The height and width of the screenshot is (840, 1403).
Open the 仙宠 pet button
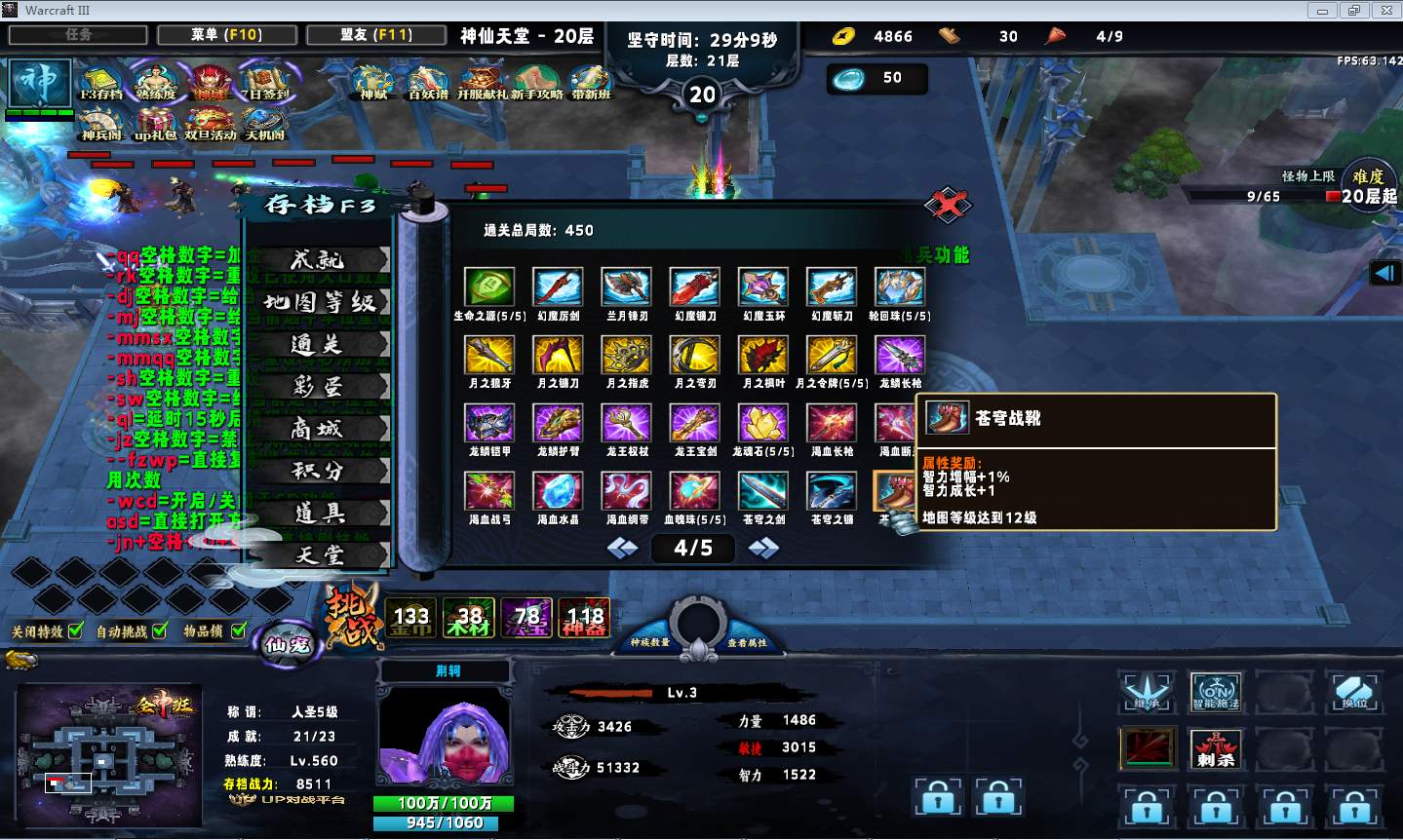(287, 643)
